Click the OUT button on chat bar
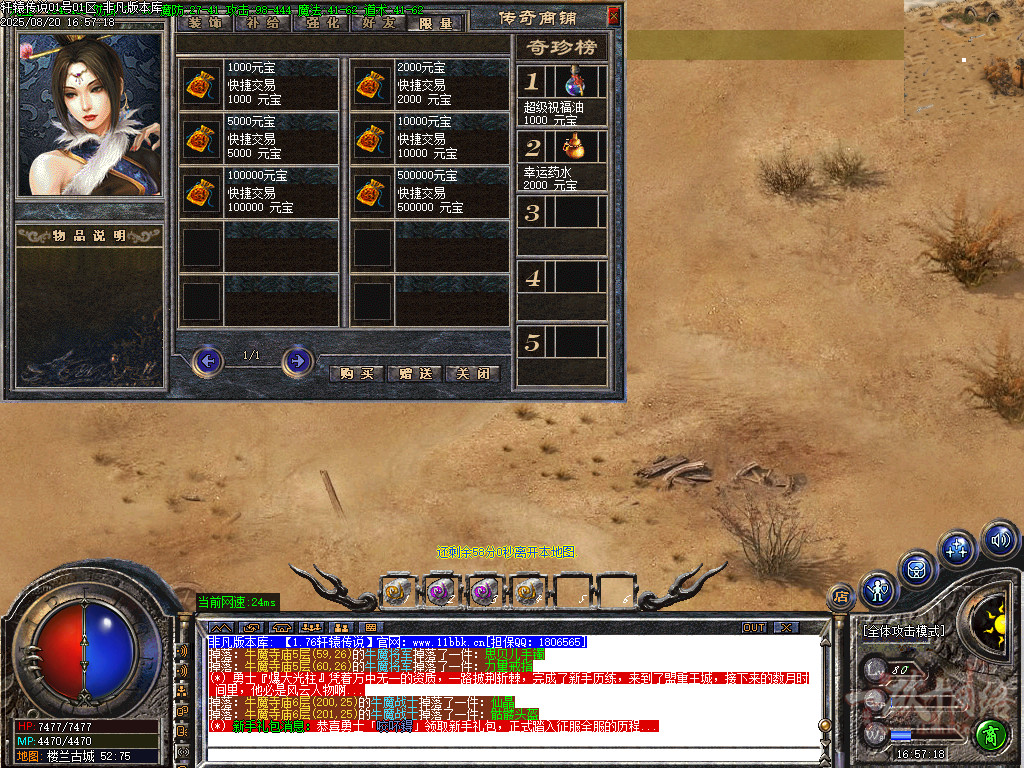Image resolution: width=1024 pixels, height=768 pixels. click(x=754, y=627)
